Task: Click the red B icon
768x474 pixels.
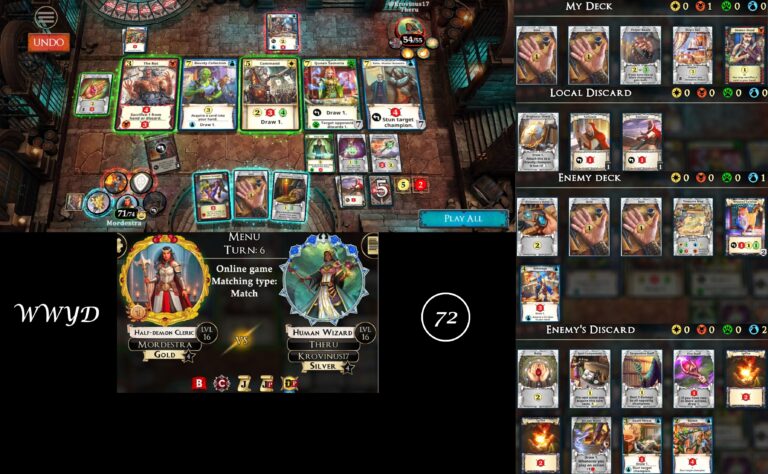Action: click(x=198, y=382)
